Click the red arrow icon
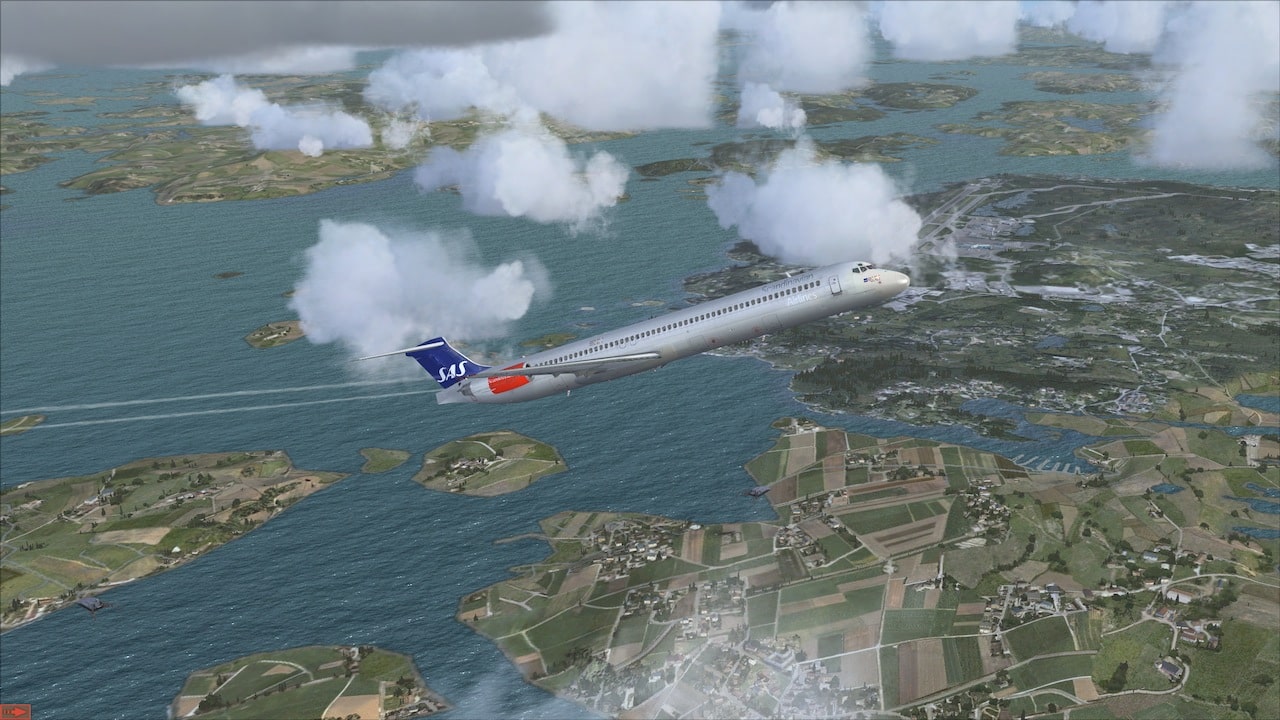This screenshot has height=720, width=1280. tap(15, 711)
